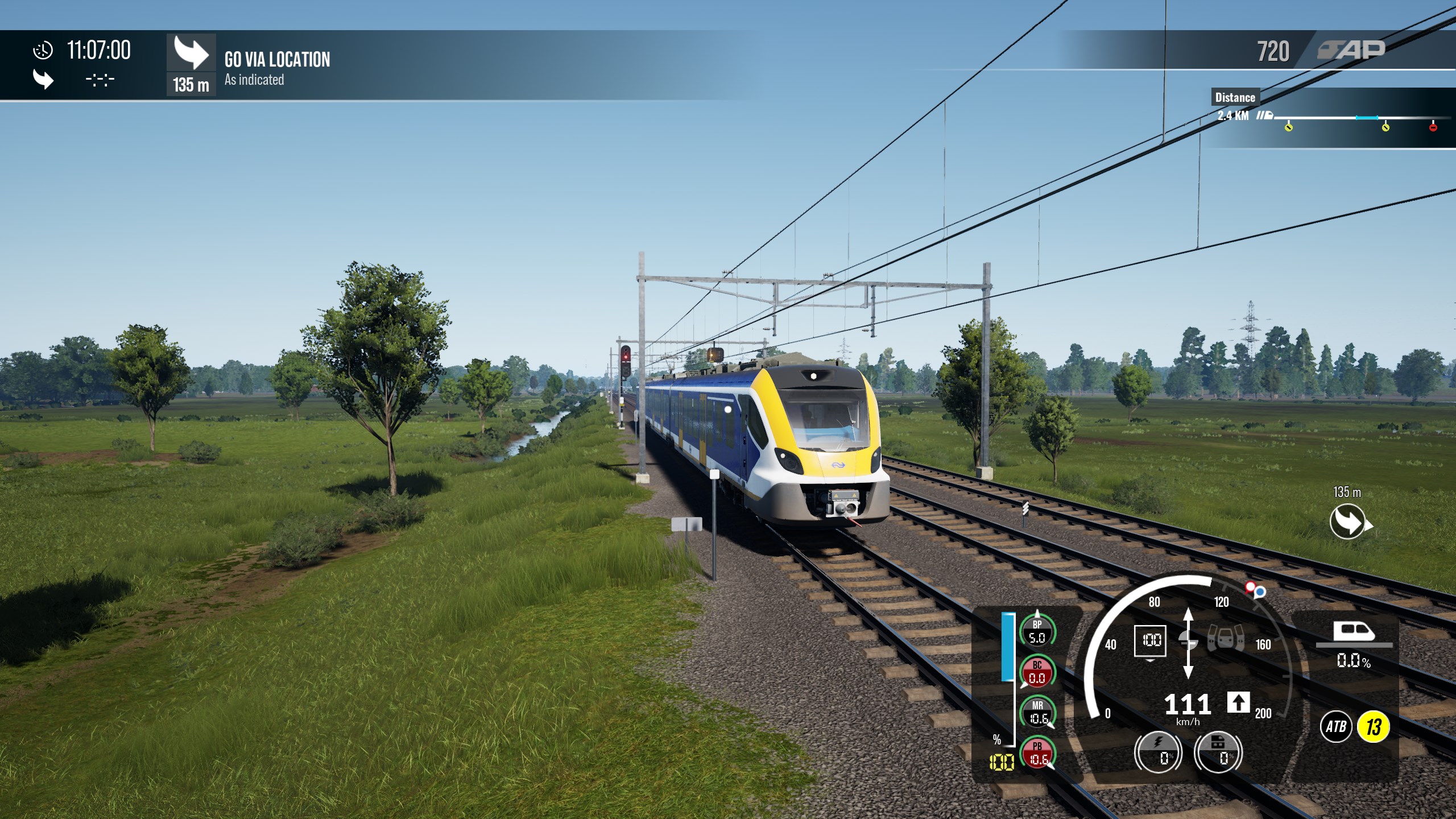The image size is (1456, 819).
Task: Click the train brake percentage gauge
Action: [1218, 752]
